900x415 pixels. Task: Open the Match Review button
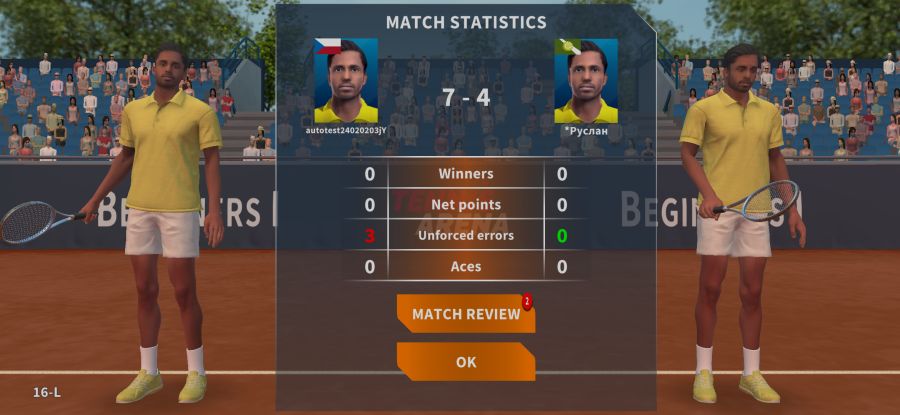pyautogui.click(x=465, y=314)
